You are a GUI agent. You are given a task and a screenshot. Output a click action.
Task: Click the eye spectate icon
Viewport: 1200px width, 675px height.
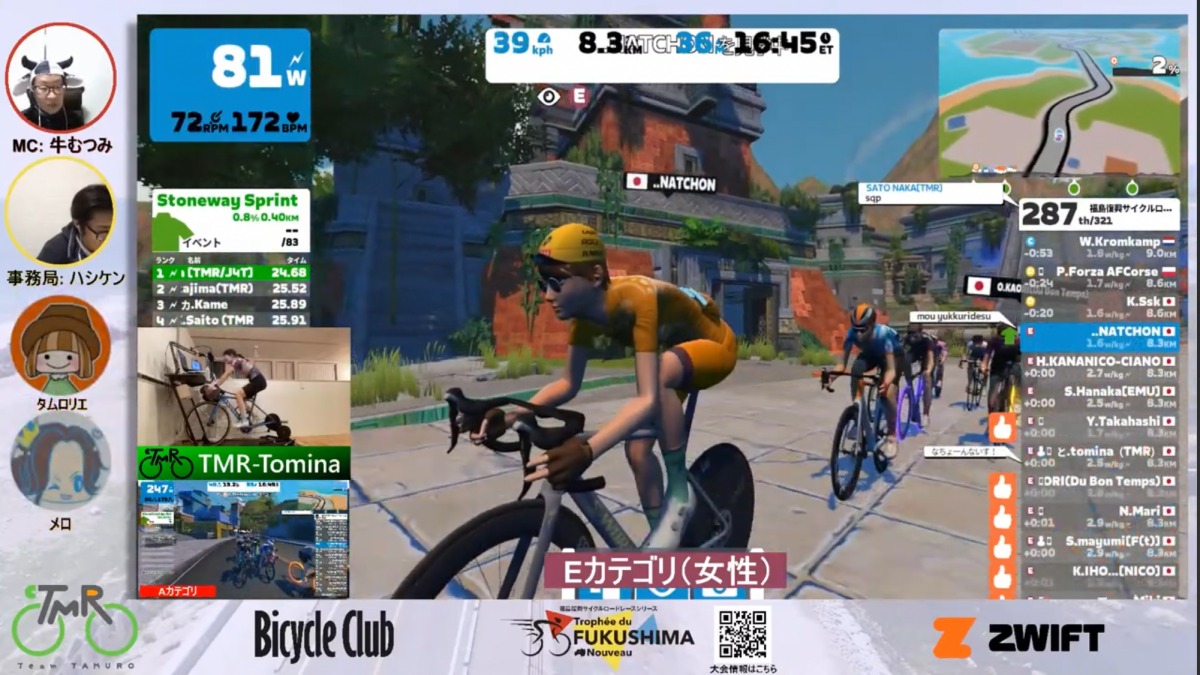[547, 97]
